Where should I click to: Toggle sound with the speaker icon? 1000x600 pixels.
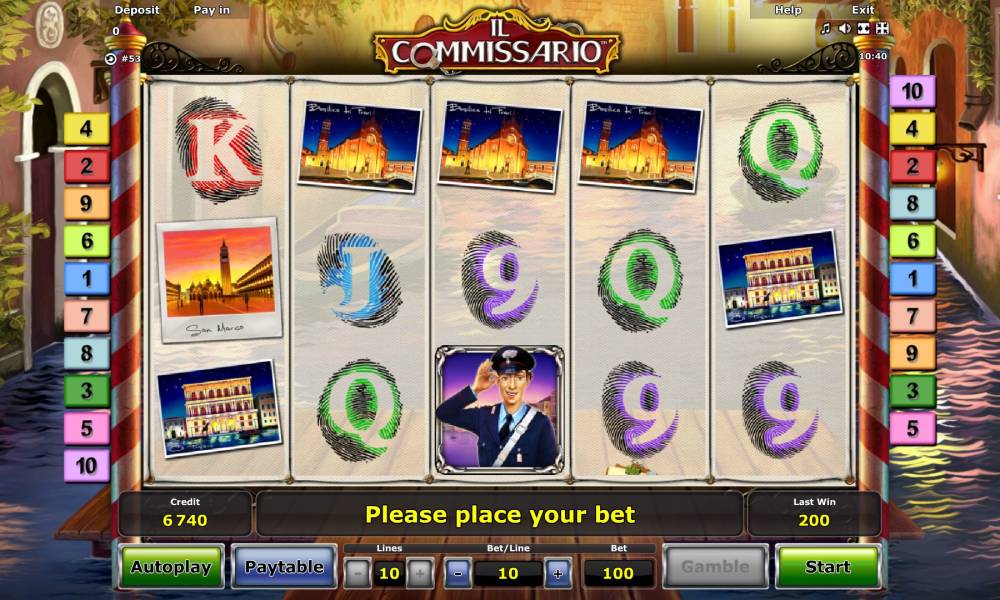845,29
